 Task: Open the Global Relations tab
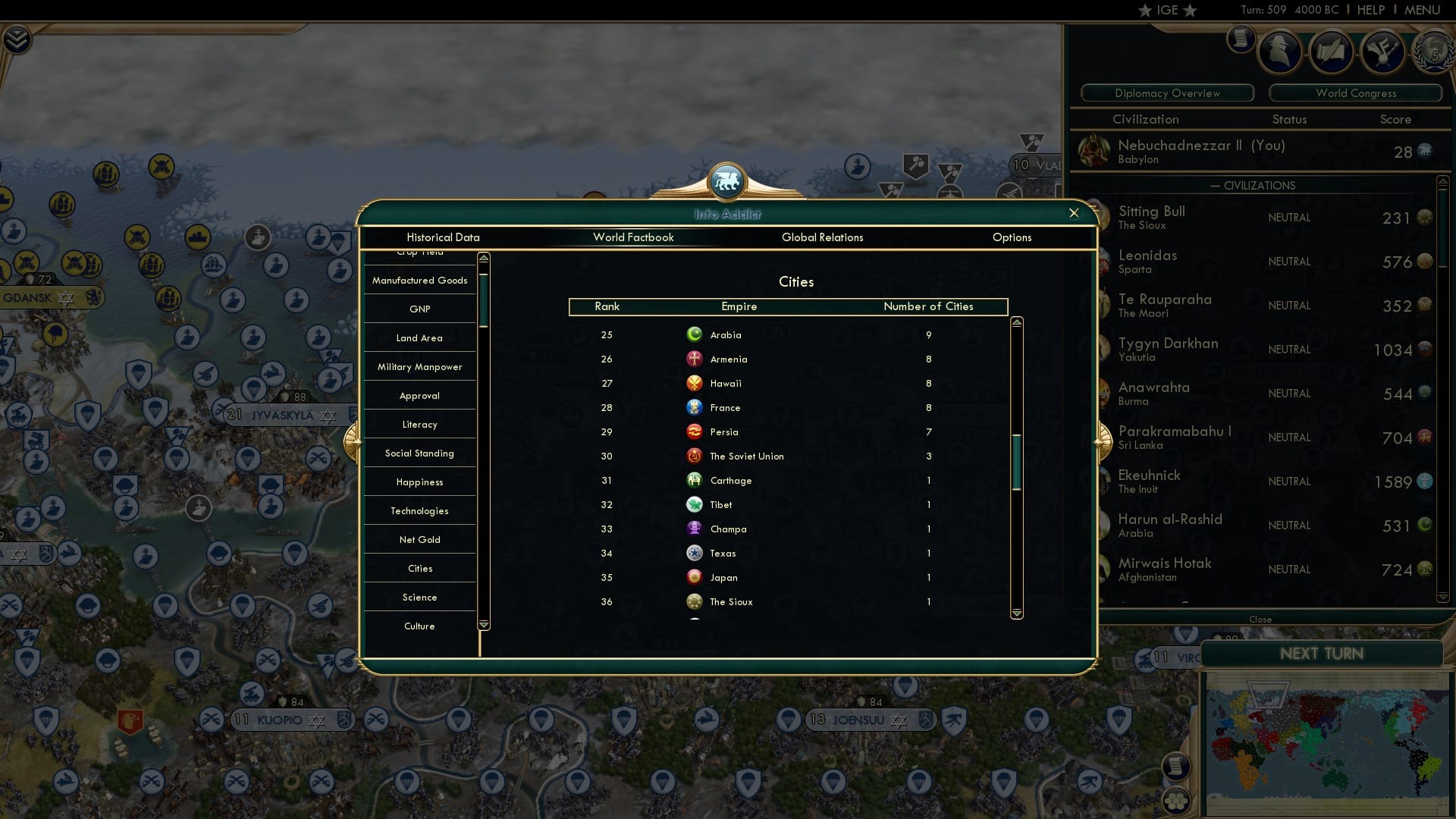click(x=823, y=237)
